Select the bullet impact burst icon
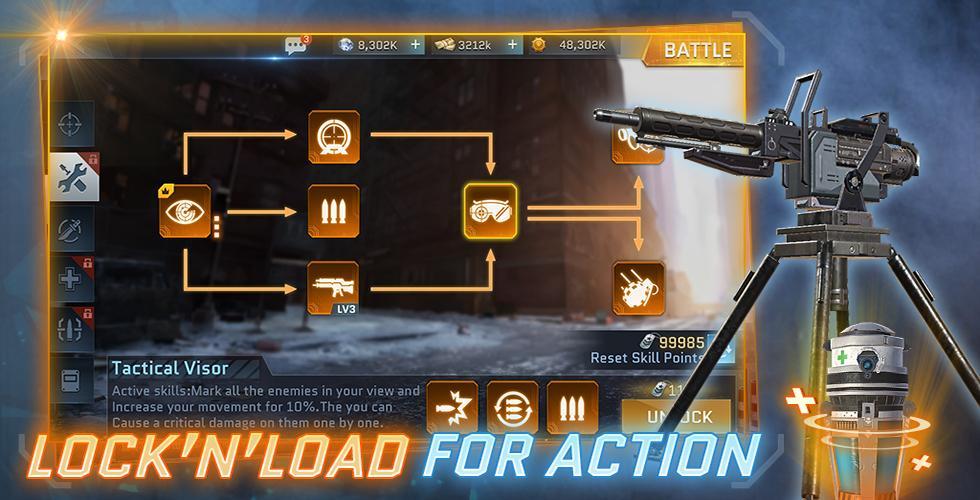Image resolution: width=980 pixels, height=500 pixels. pos(452,409)
